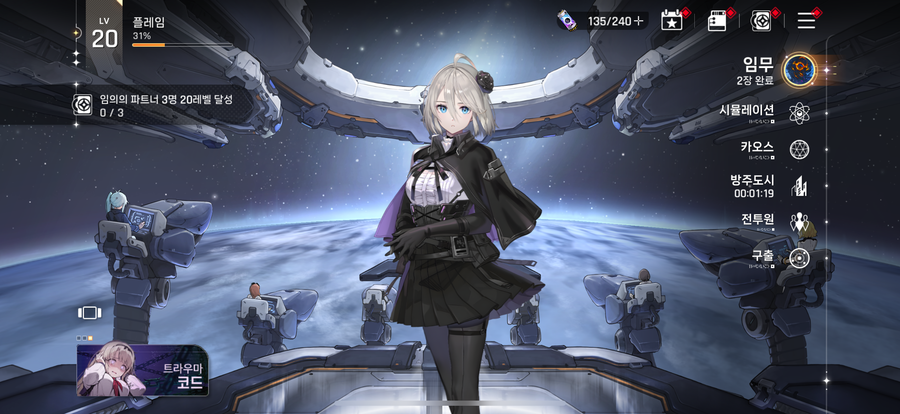The height and width of the screenshot is (414, 900).
Task: Open the 방주도시 ark city entry
Action: [x=798, y=185]
